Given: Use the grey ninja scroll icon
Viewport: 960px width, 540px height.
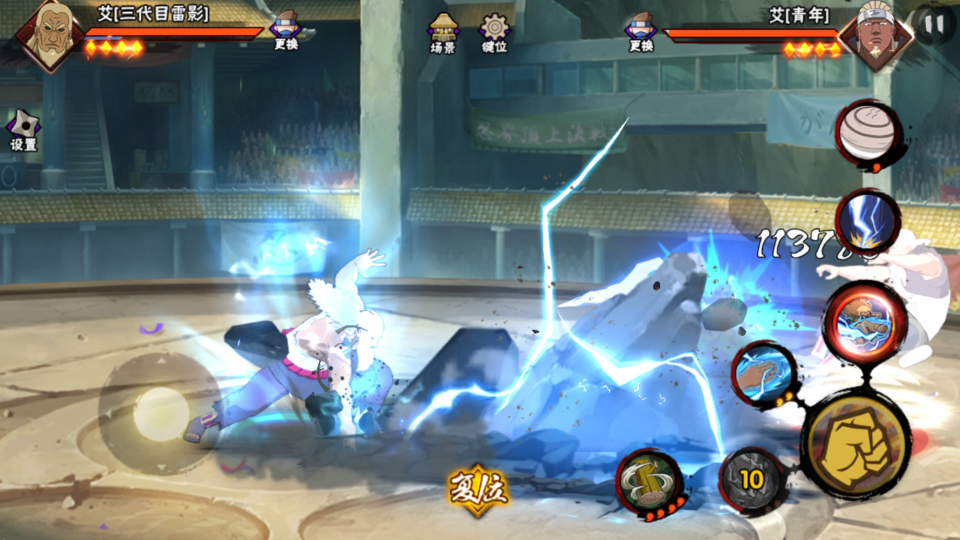Looking at the screenshot, I should coord(868,134).
